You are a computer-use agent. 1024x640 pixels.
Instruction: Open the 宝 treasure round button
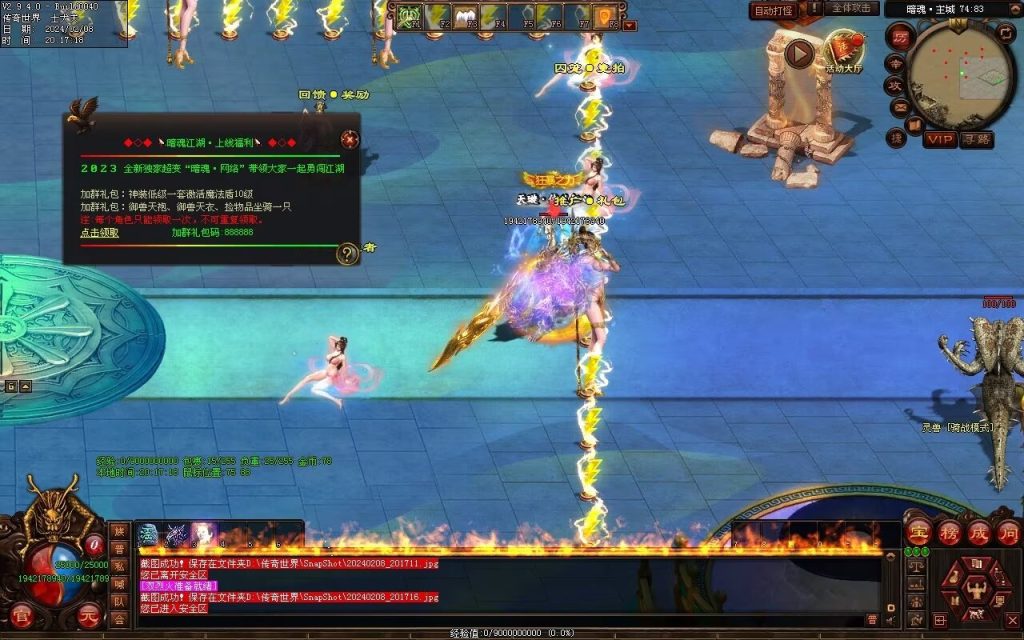click(x=918, y=531)
